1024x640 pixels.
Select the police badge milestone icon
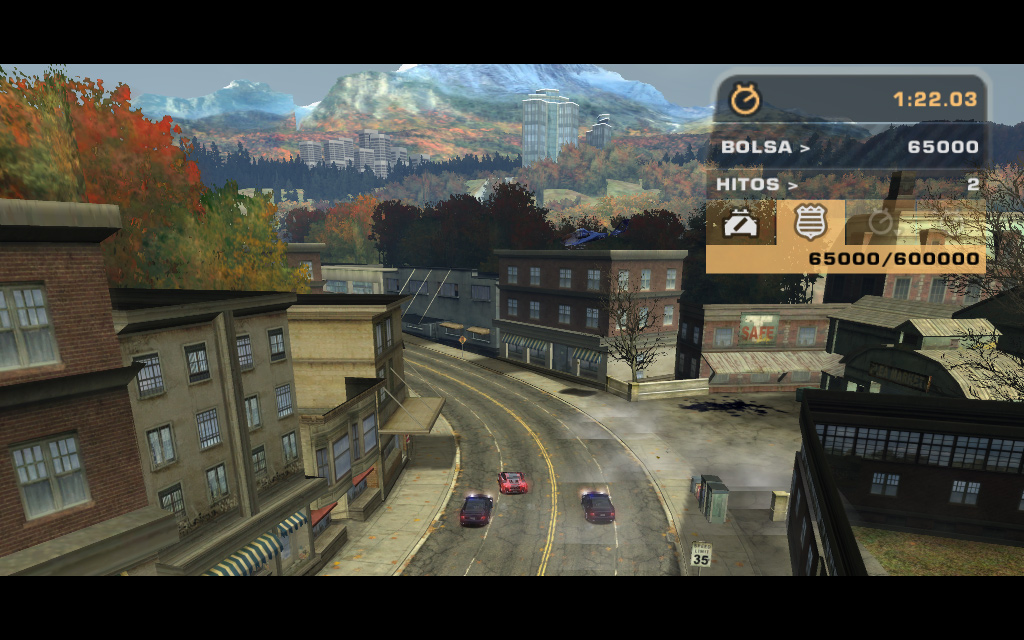coord(809,223)
